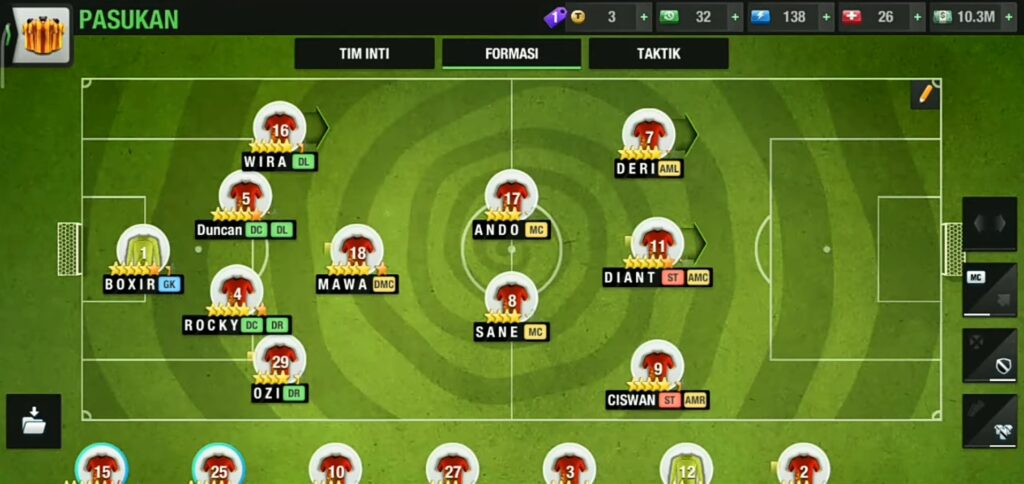Add more tokens with the plus button
1024x484 pixels.
click(x=644, y=17)
